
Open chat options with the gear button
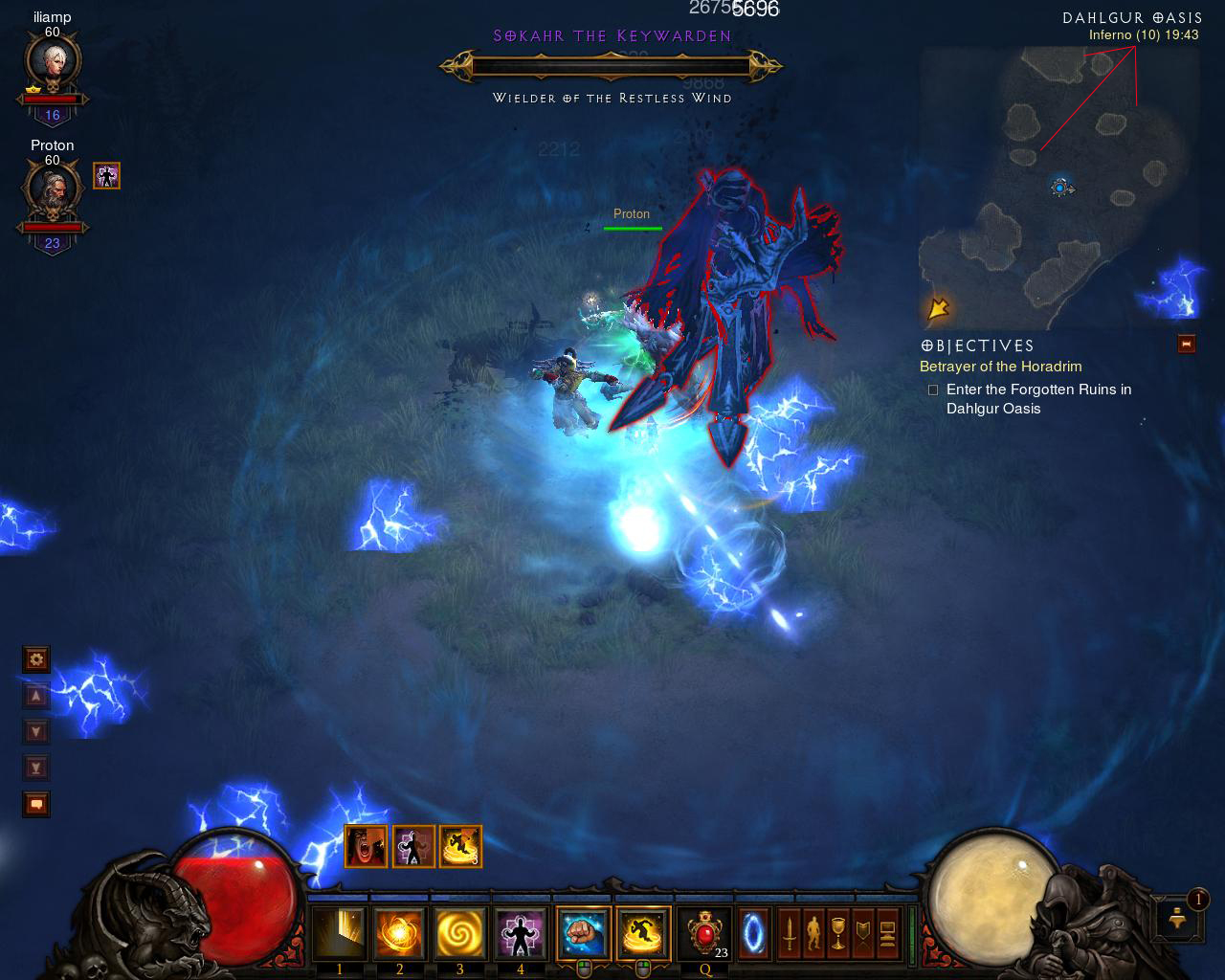click(x=36, y=658)
